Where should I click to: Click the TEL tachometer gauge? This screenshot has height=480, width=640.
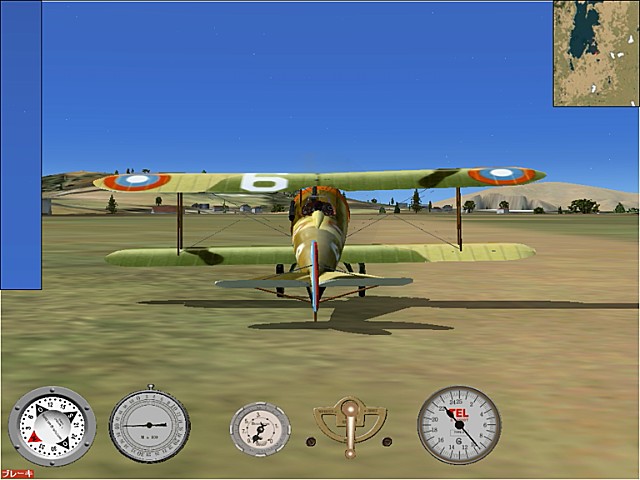pyautogui.click(x=459, y=425)
